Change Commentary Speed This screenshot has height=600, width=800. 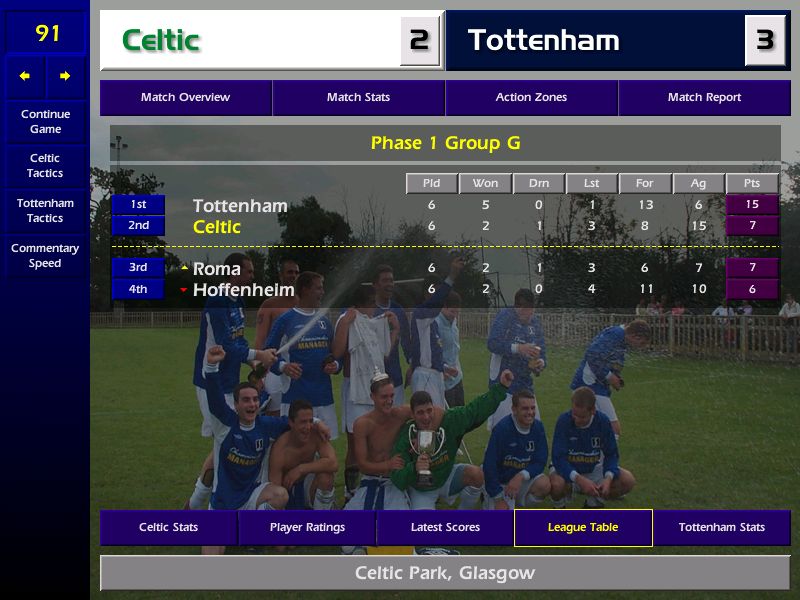click(45, 256)
